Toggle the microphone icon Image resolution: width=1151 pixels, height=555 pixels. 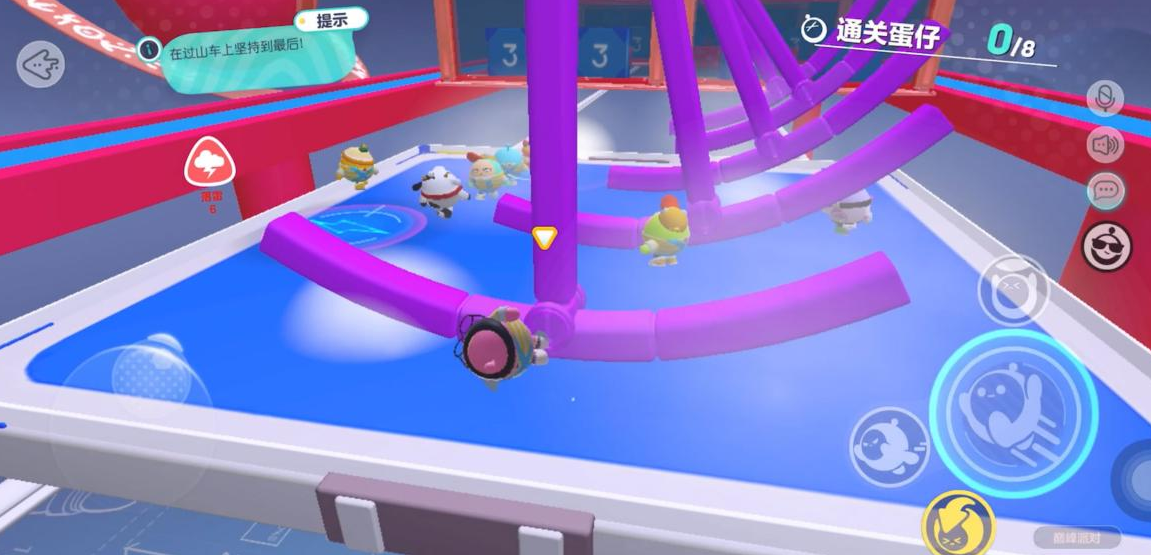(1106, 98)
